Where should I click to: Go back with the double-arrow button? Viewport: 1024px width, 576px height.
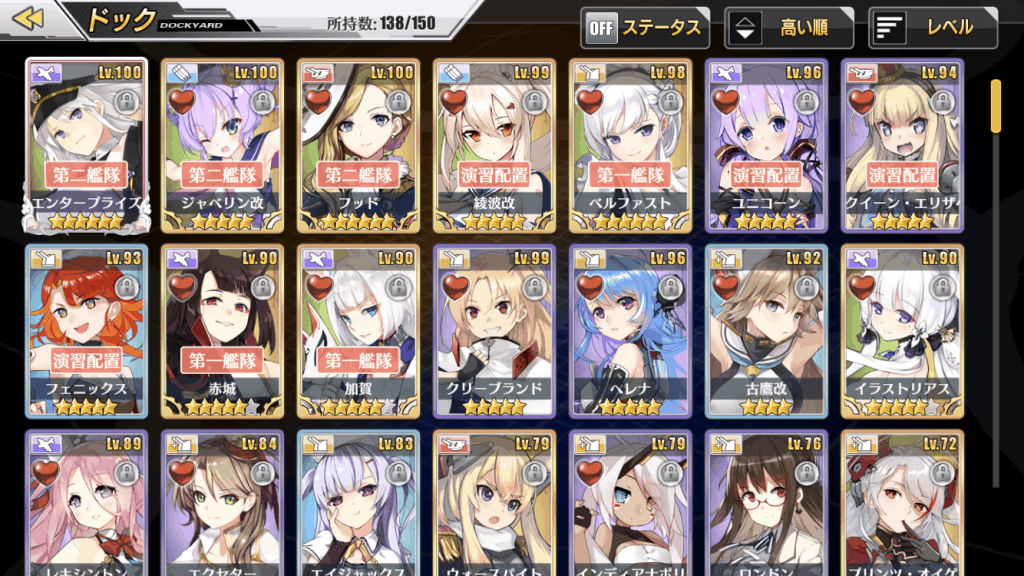click(x=30, y=19)
